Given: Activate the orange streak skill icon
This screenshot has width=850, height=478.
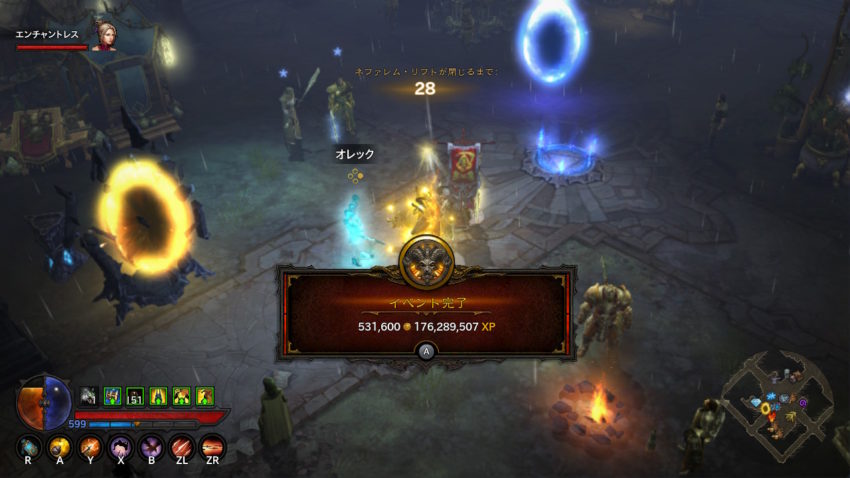Looking at the screenshot, I should click(212, 446).
